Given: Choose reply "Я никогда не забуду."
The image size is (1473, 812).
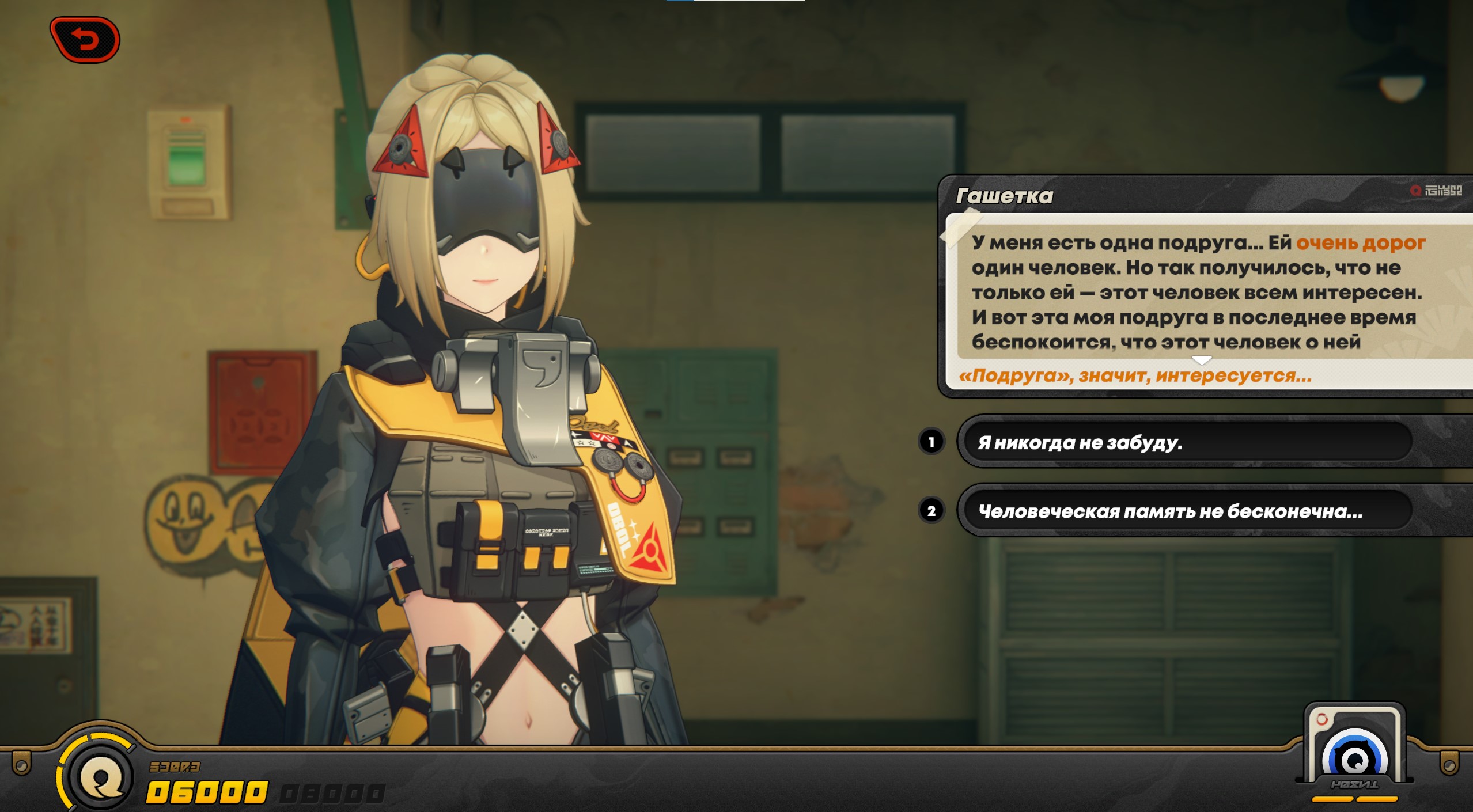Looking at the screenshot, I should pos(1187,442).
